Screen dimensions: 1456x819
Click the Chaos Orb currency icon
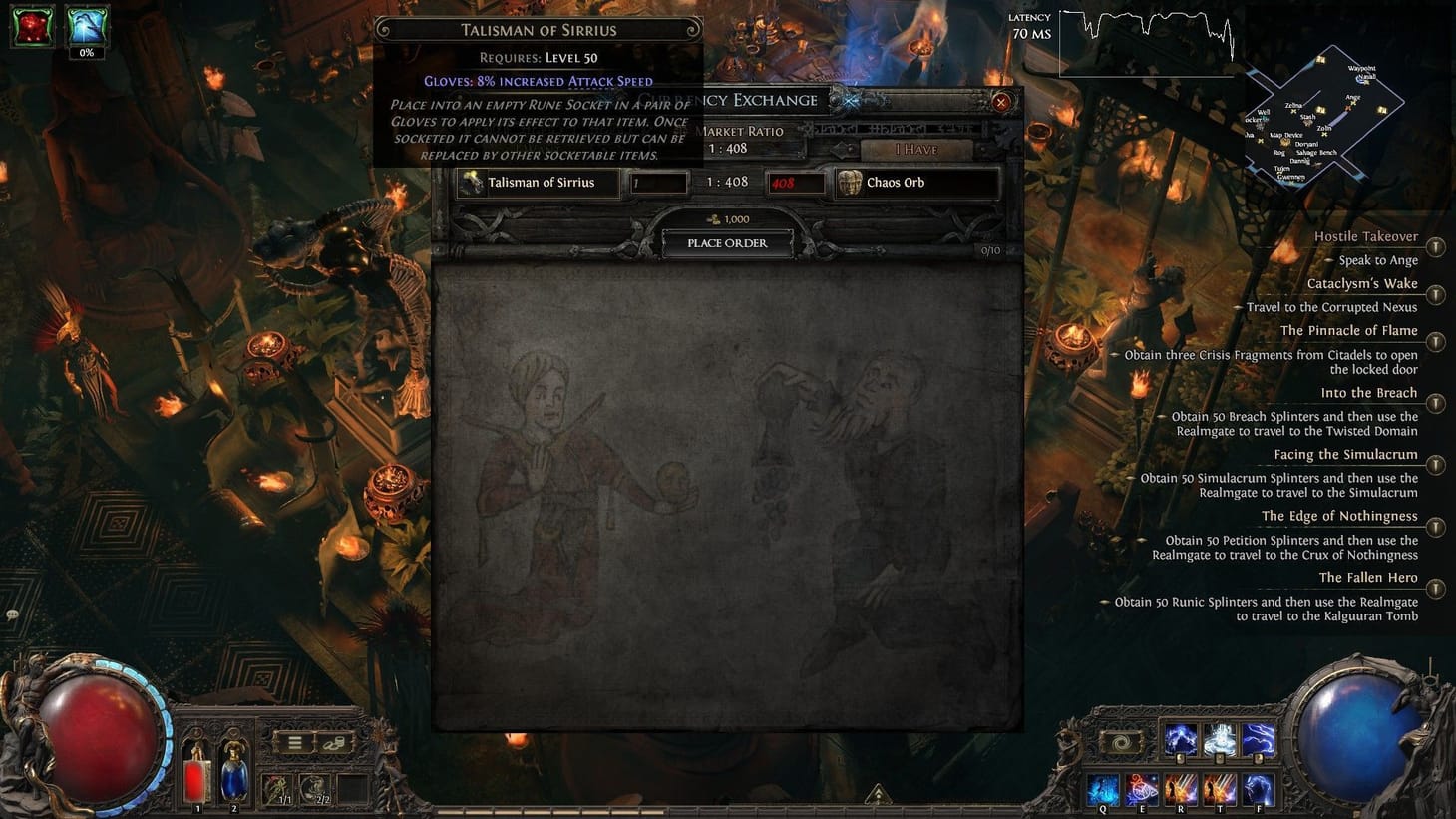850,183
